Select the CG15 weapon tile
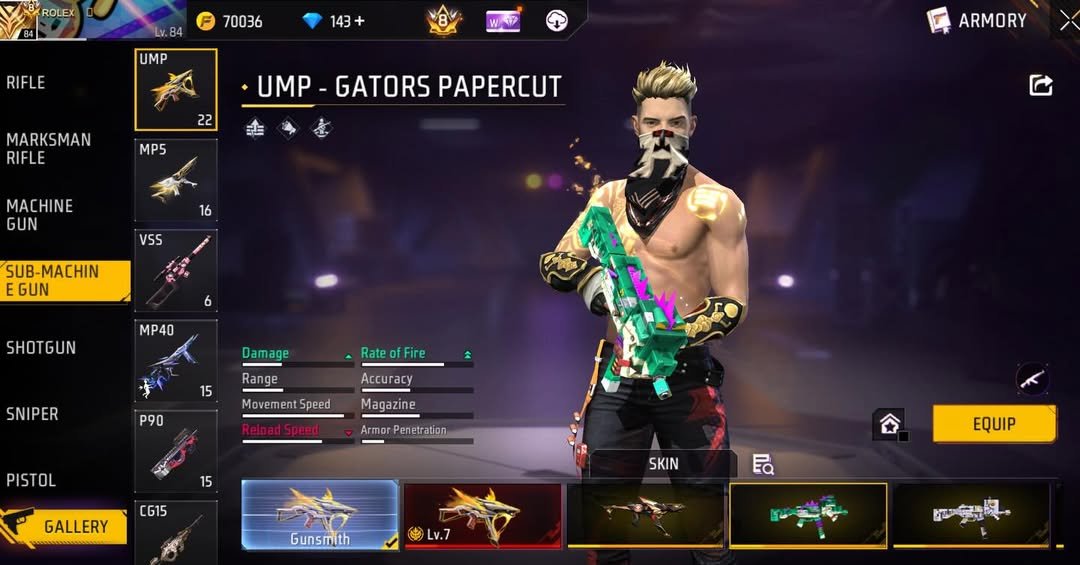 click(x=176, y=530)
